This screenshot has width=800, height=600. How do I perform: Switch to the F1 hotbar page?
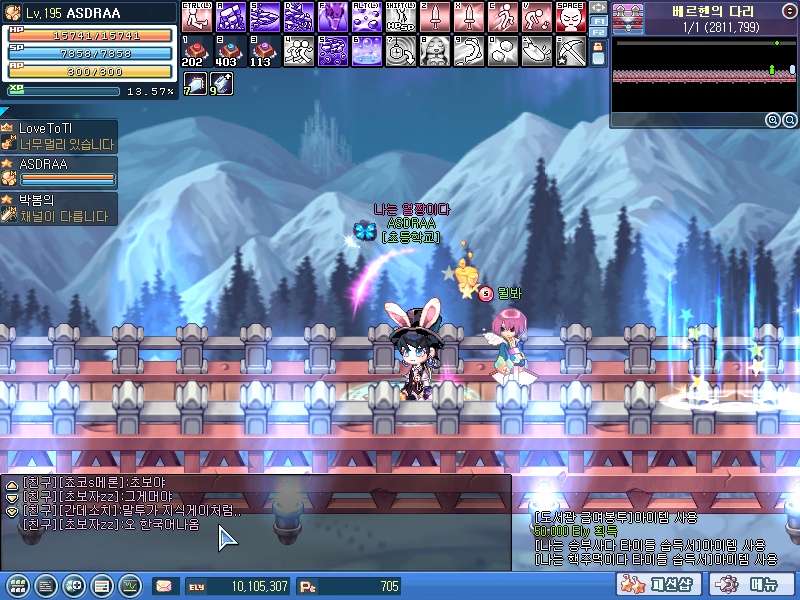[599, 19]
